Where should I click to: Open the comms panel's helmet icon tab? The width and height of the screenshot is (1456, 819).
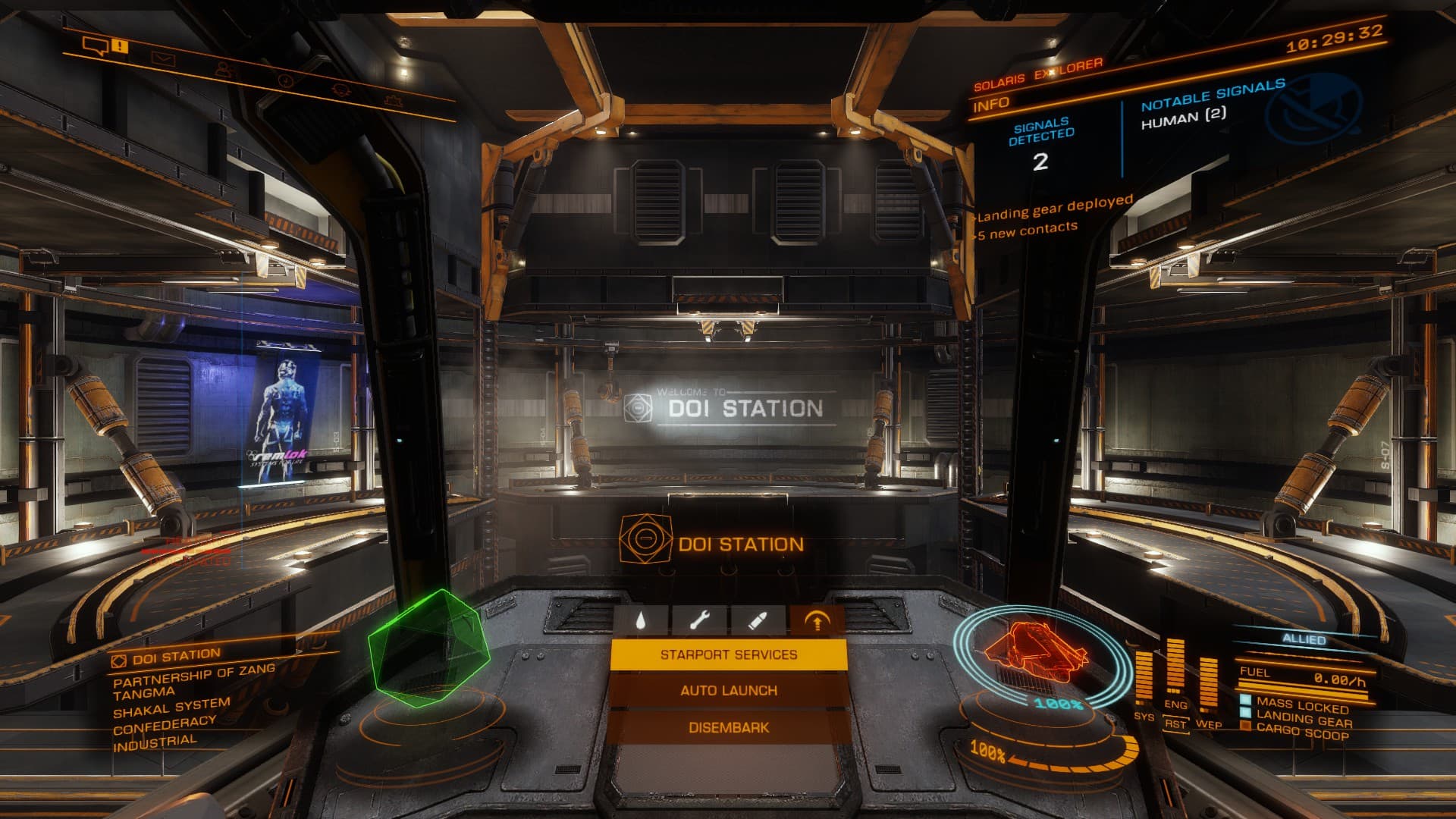[x=341, y=89]
